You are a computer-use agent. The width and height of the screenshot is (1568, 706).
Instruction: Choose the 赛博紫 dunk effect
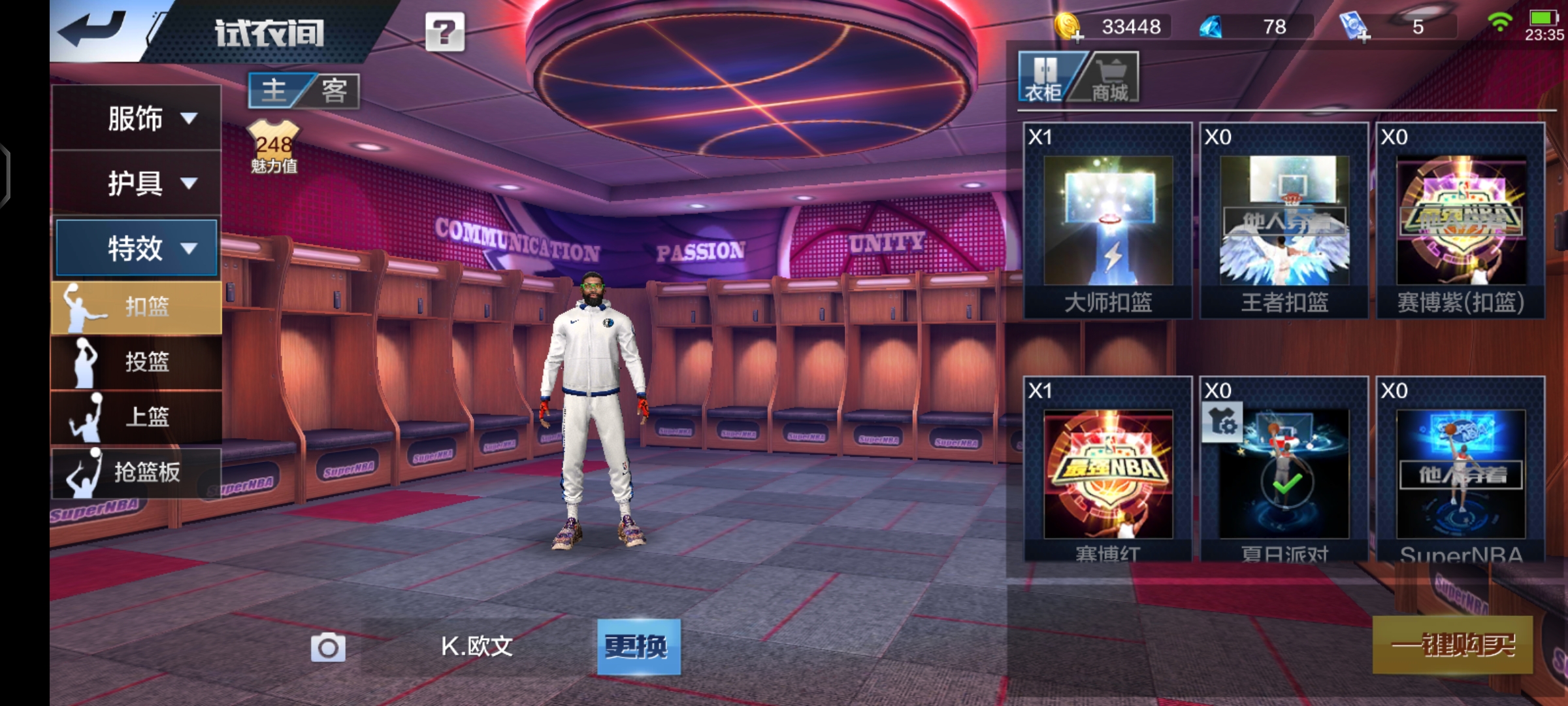(1461, 221)
